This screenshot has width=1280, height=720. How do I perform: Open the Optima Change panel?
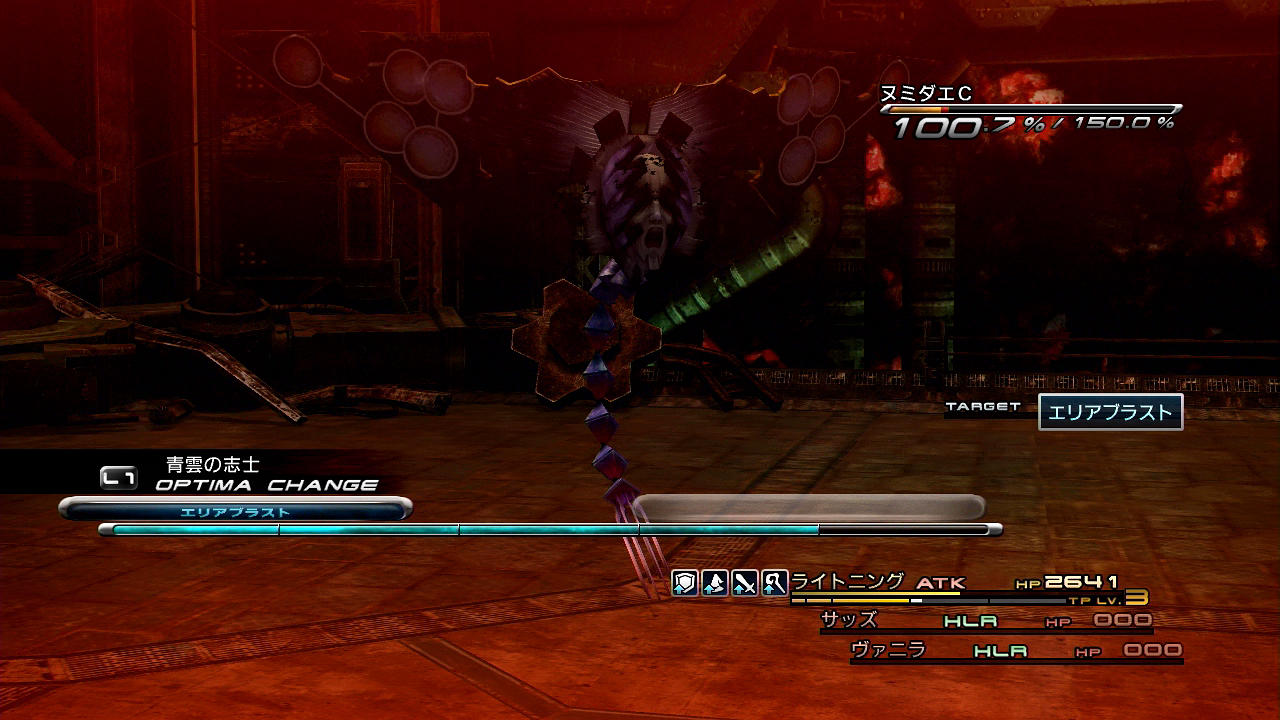pos(240,477)
